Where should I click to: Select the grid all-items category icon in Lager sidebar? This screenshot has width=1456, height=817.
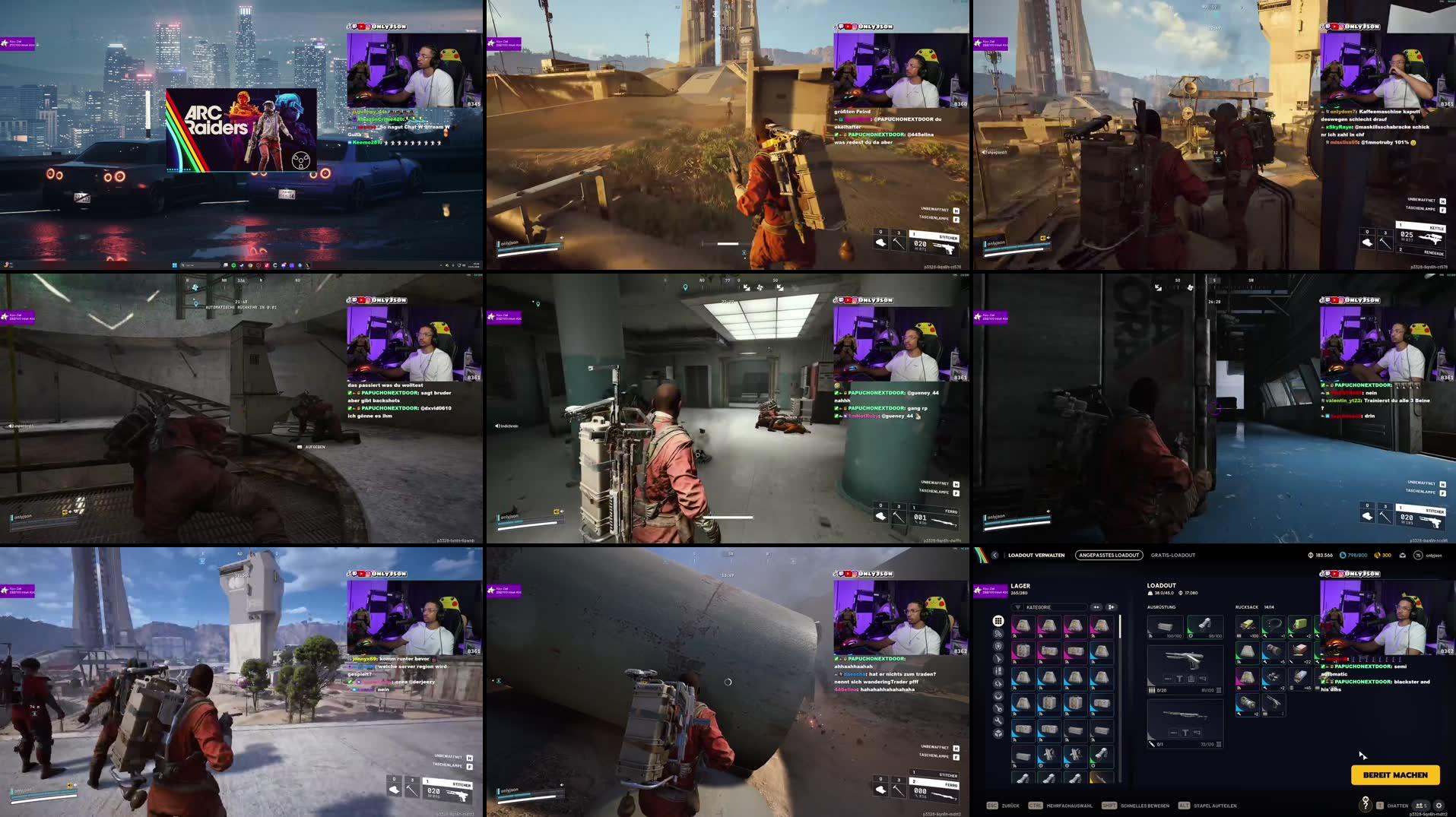[998, 621]
